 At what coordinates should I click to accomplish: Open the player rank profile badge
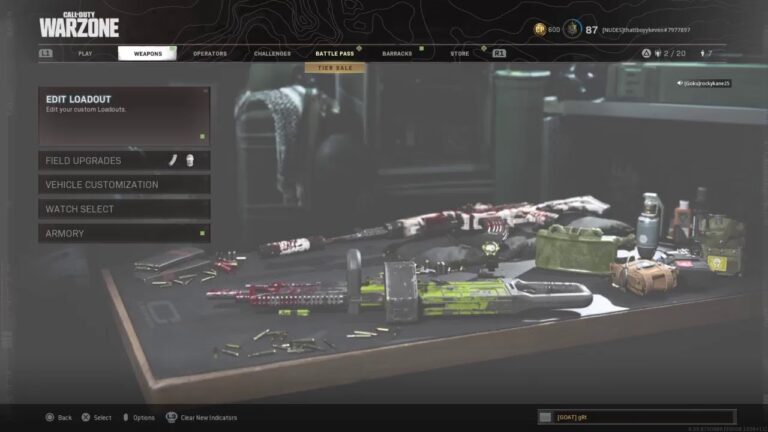click(572, 29)
